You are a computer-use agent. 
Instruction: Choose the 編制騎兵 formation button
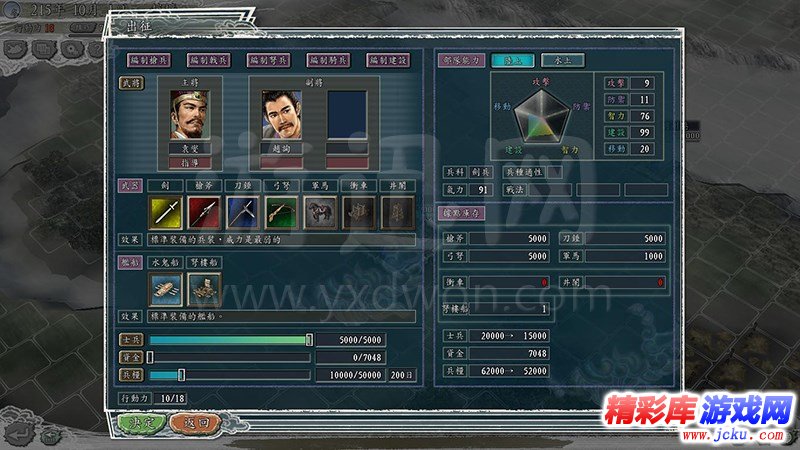328,60
